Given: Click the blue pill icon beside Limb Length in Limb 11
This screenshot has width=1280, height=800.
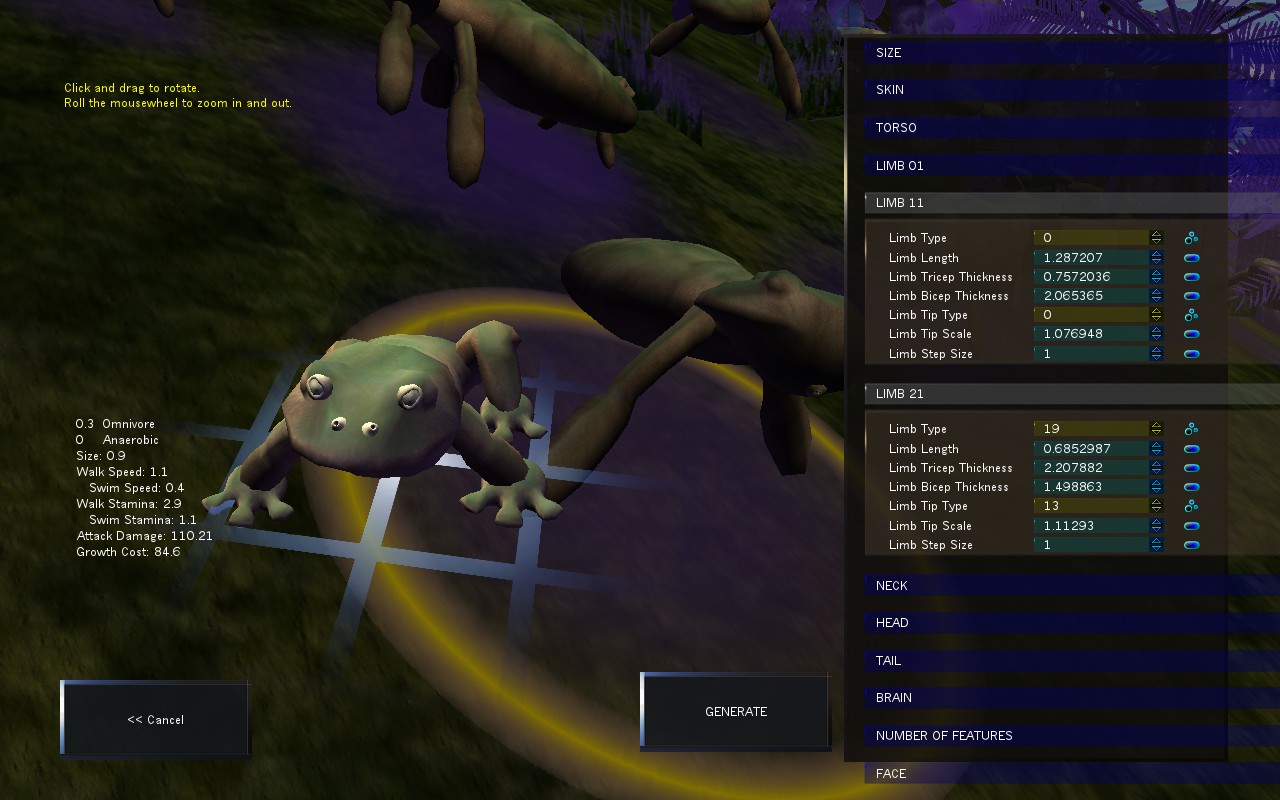Looking at the screenshot, I should (x=1191, y=257).
